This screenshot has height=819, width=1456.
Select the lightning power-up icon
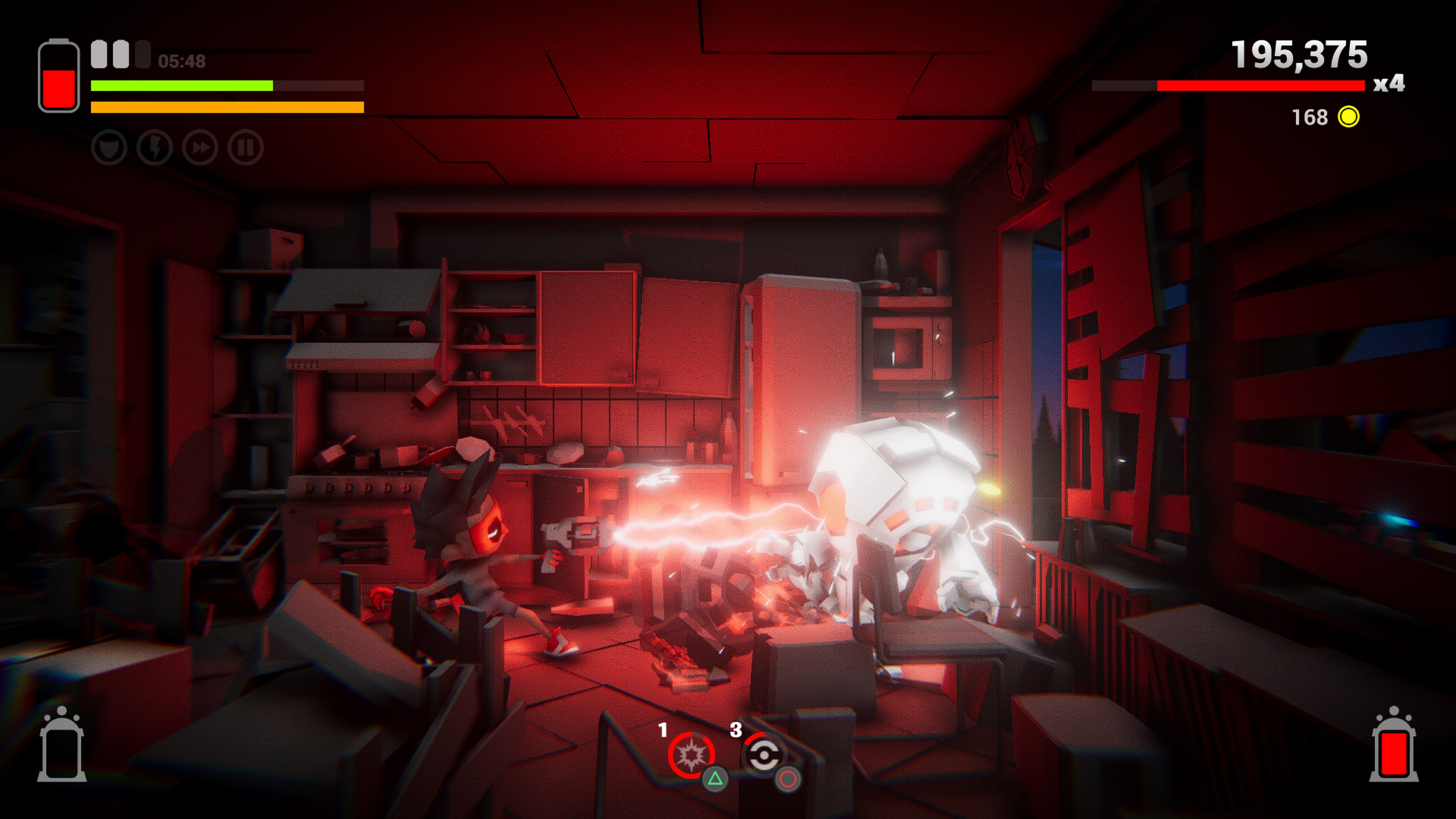tap(155, 147)
